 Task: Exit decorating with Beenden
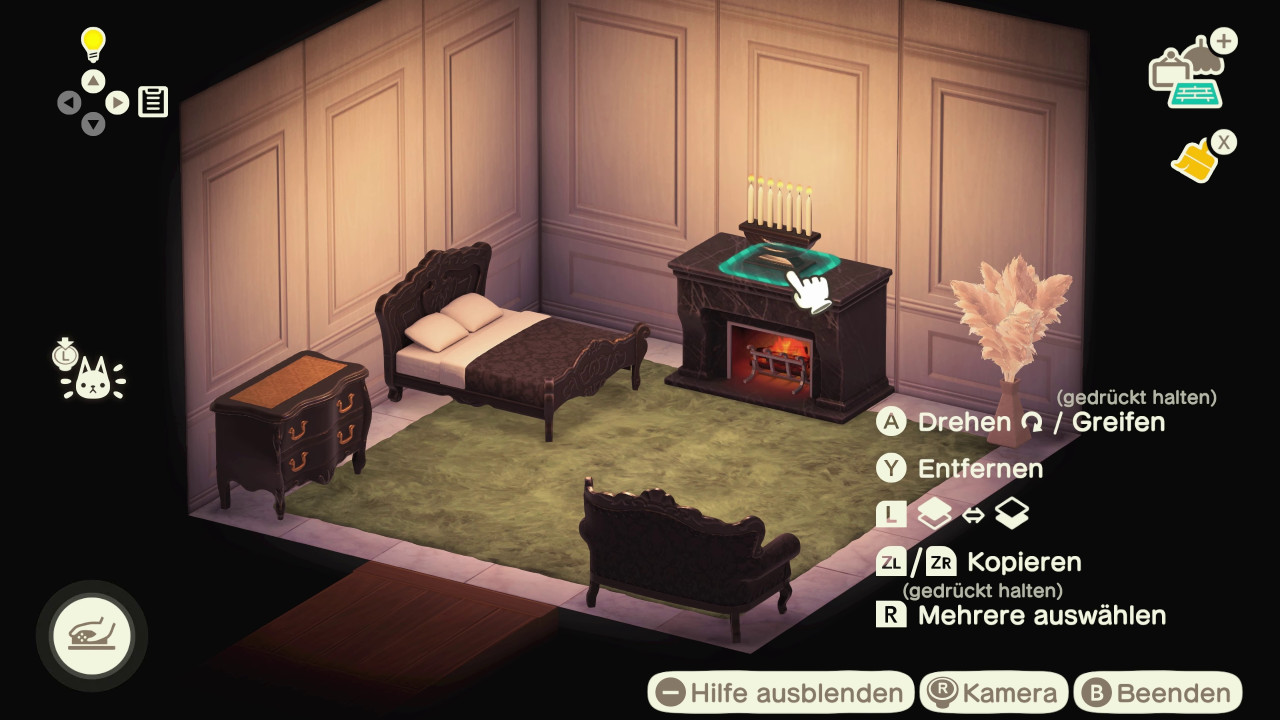pos(1158,693)
